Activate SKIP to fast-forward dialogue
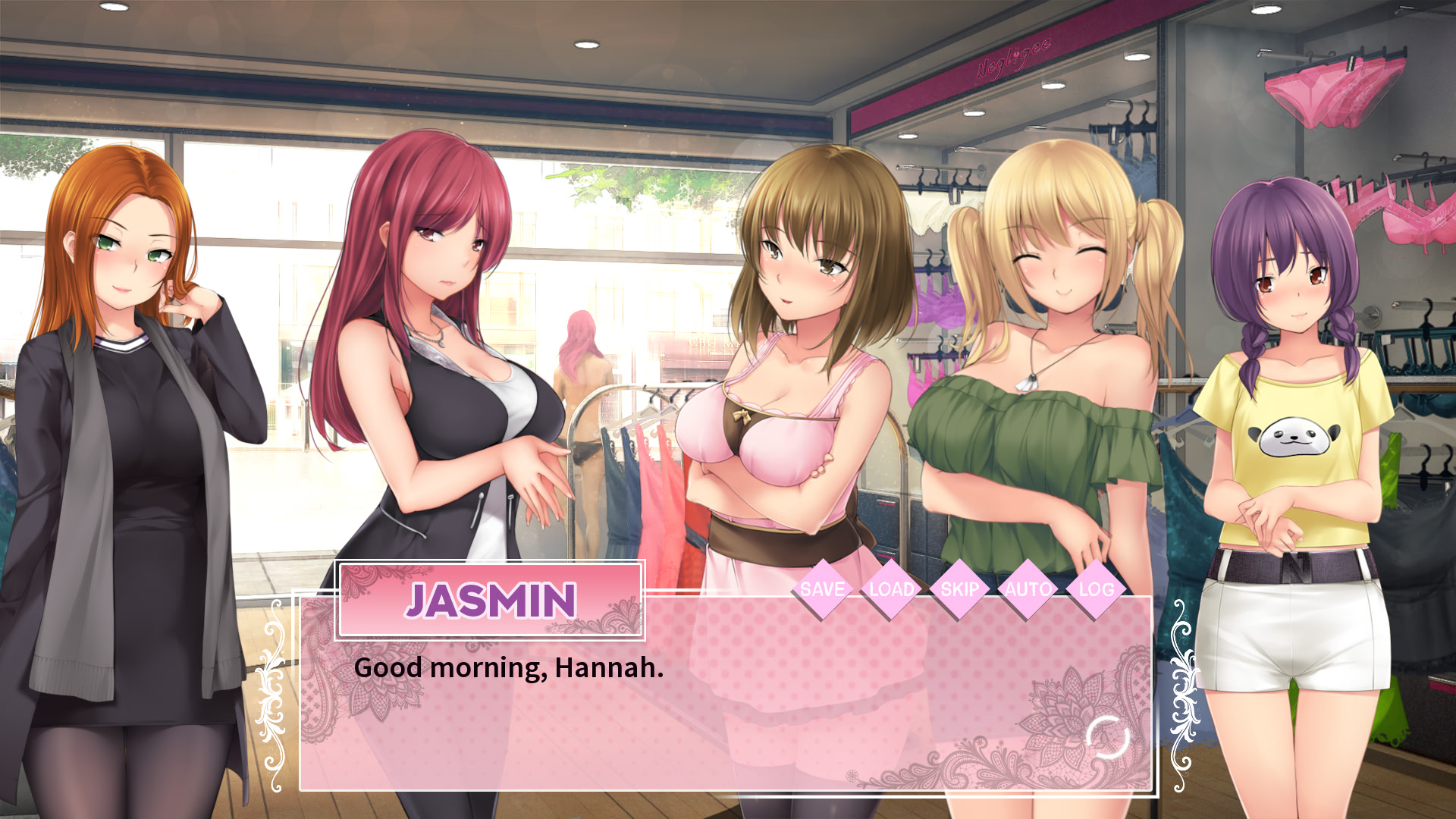 959,589
